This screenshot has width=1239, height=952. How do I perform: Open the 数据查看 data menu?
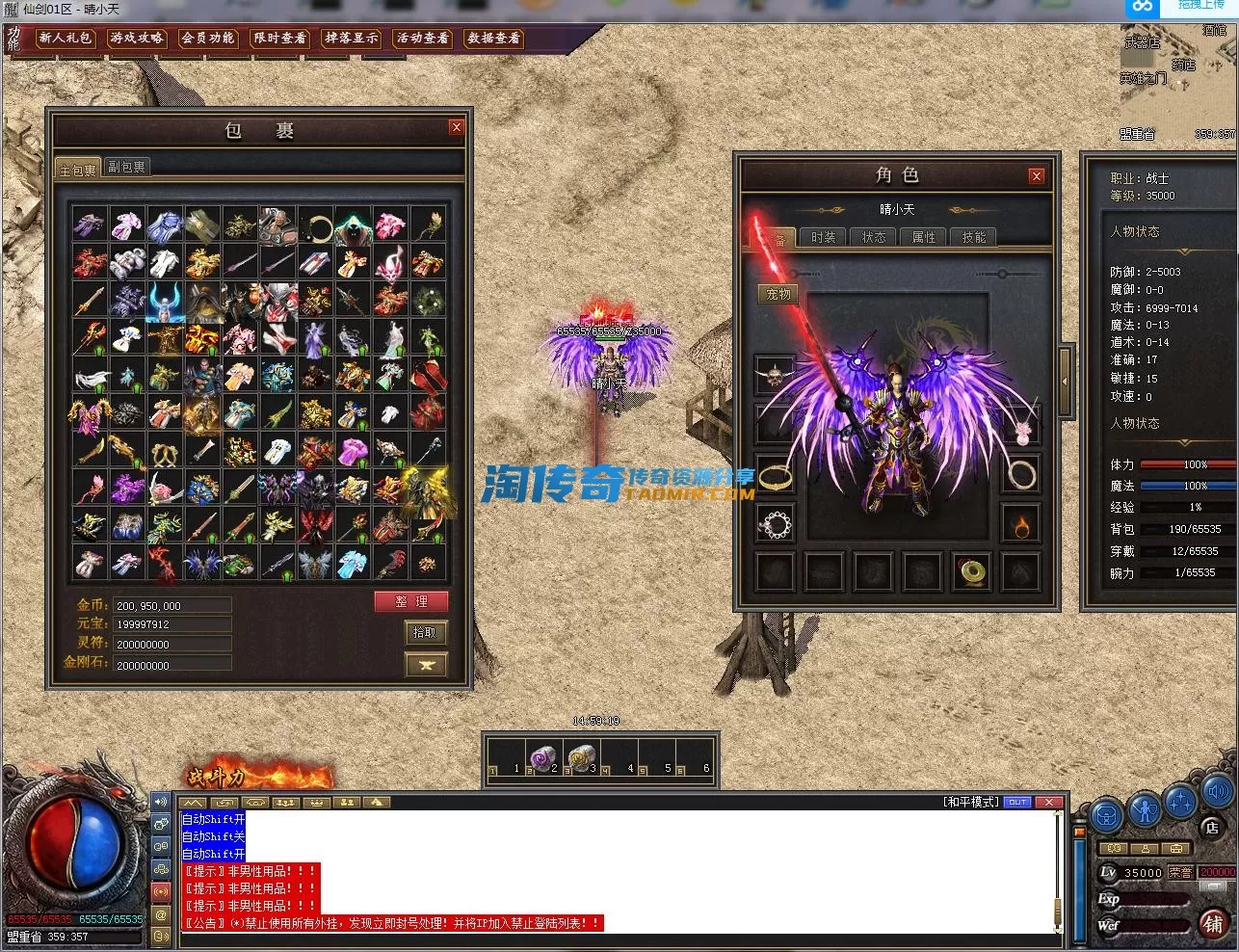[x=494, y=39]
